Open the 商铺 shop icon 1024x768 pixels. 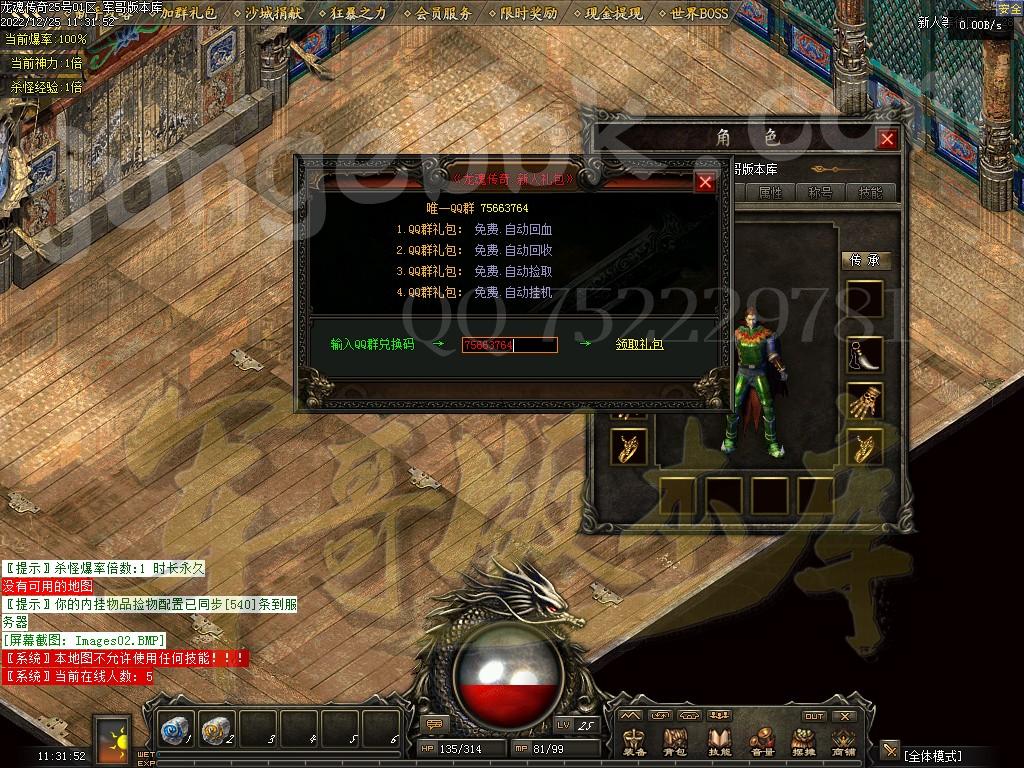[844, 742]
